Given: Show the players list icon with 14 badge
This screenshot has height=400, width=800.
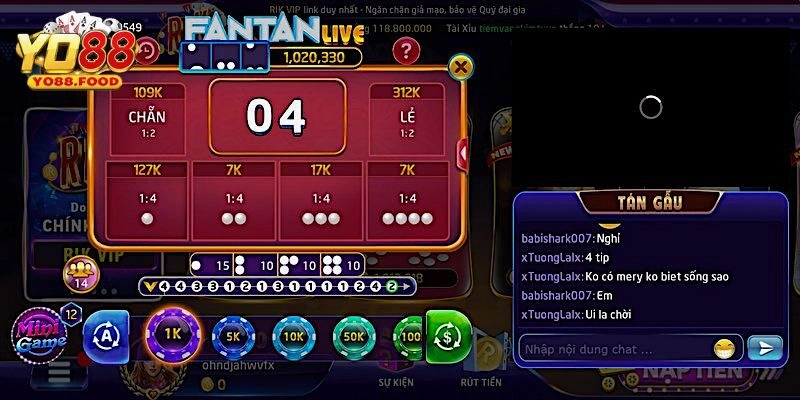Looking at the screenshot, I should coord(79,272).
